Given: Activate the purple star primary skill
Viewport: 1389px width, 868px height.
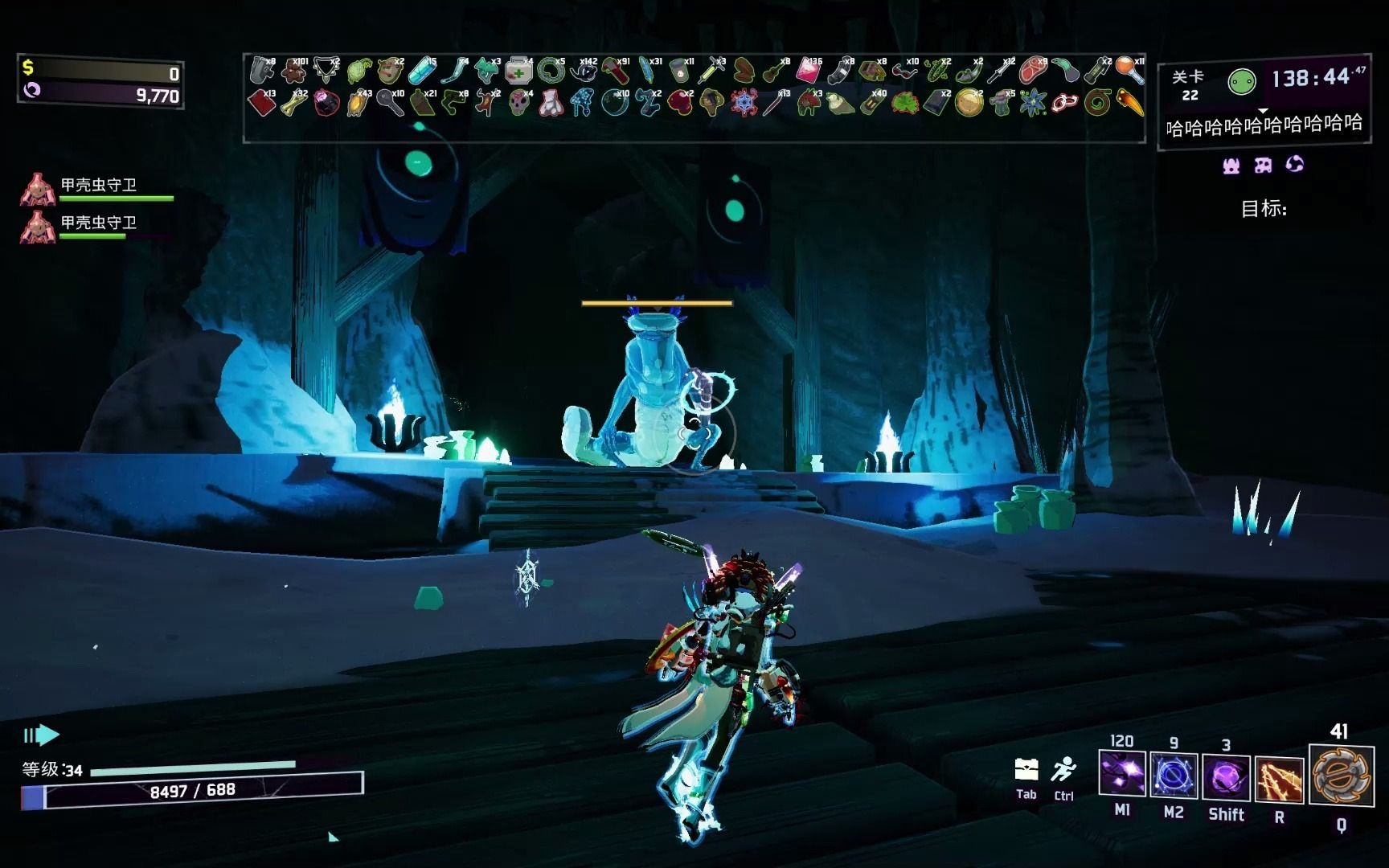Looking at the screenshot, I should pos(1121,776).
